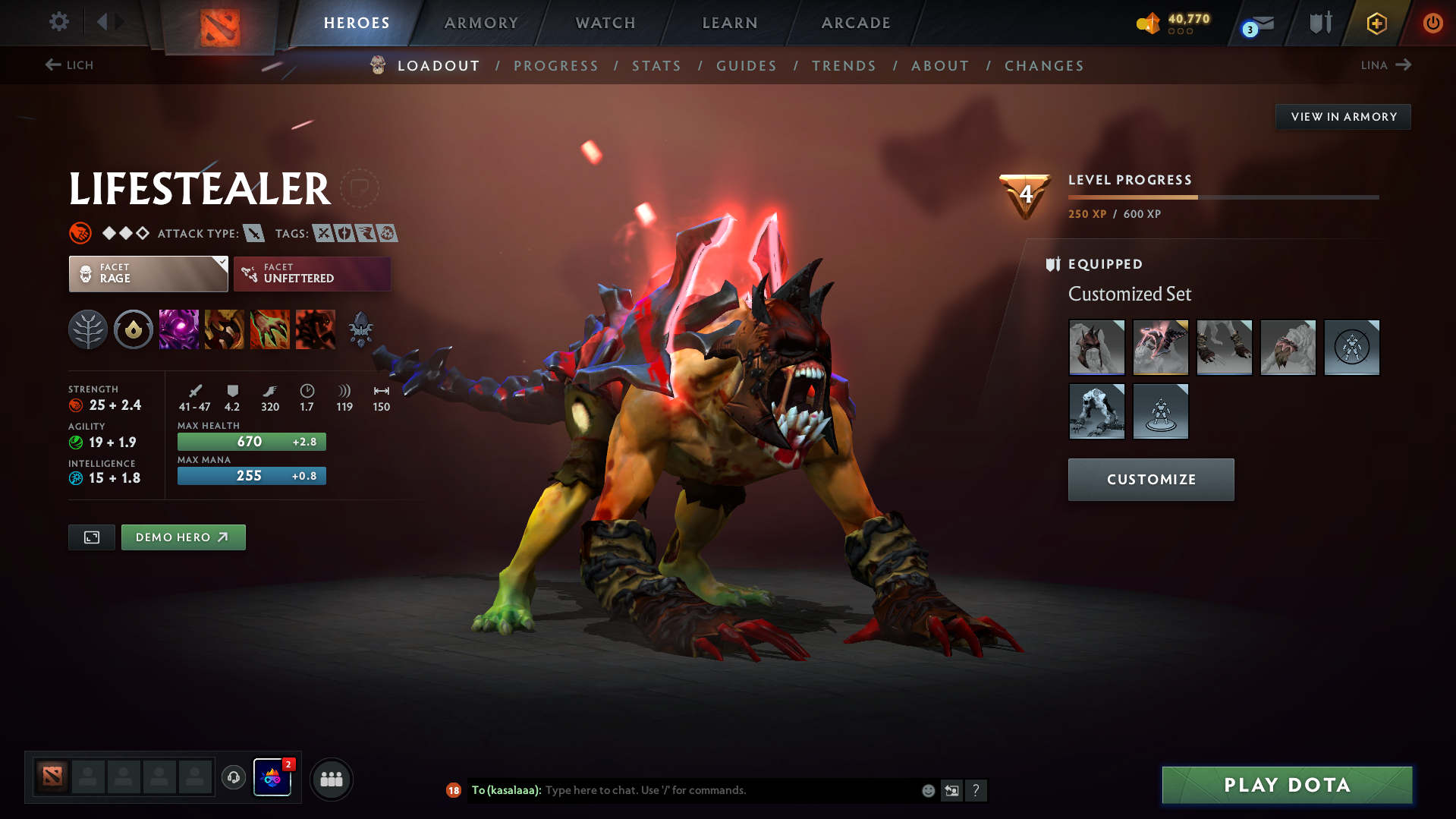Screen dimensions: 1456x819
Task: Click the Dota Plus hexagon icon
Action: click(1376, 23)
